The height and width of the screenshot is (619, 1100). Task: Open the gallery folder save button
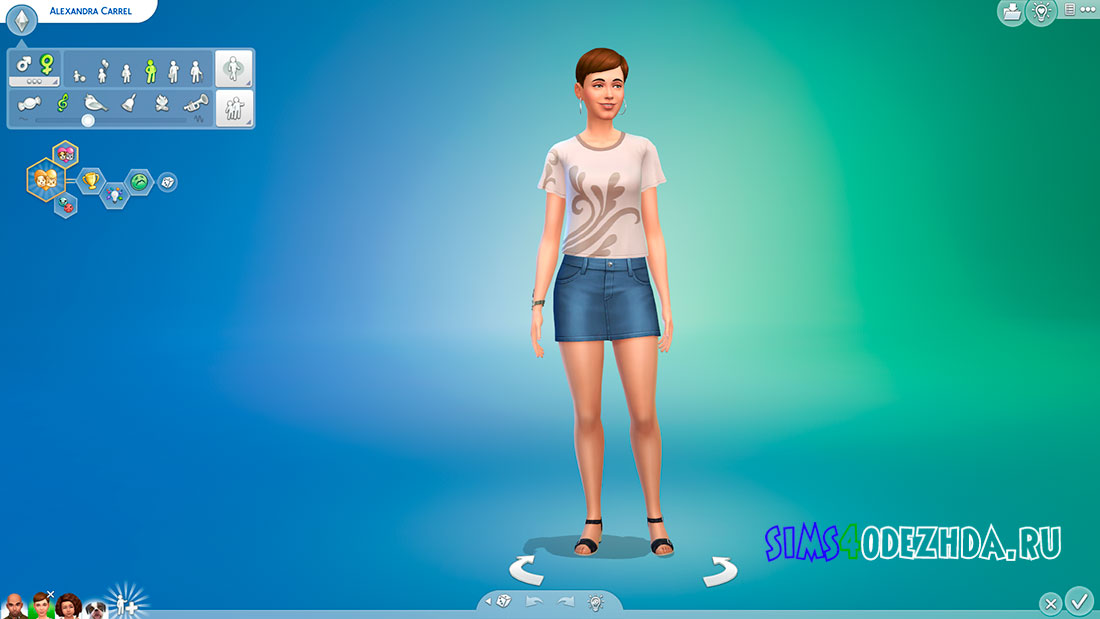pos(1011,12)
